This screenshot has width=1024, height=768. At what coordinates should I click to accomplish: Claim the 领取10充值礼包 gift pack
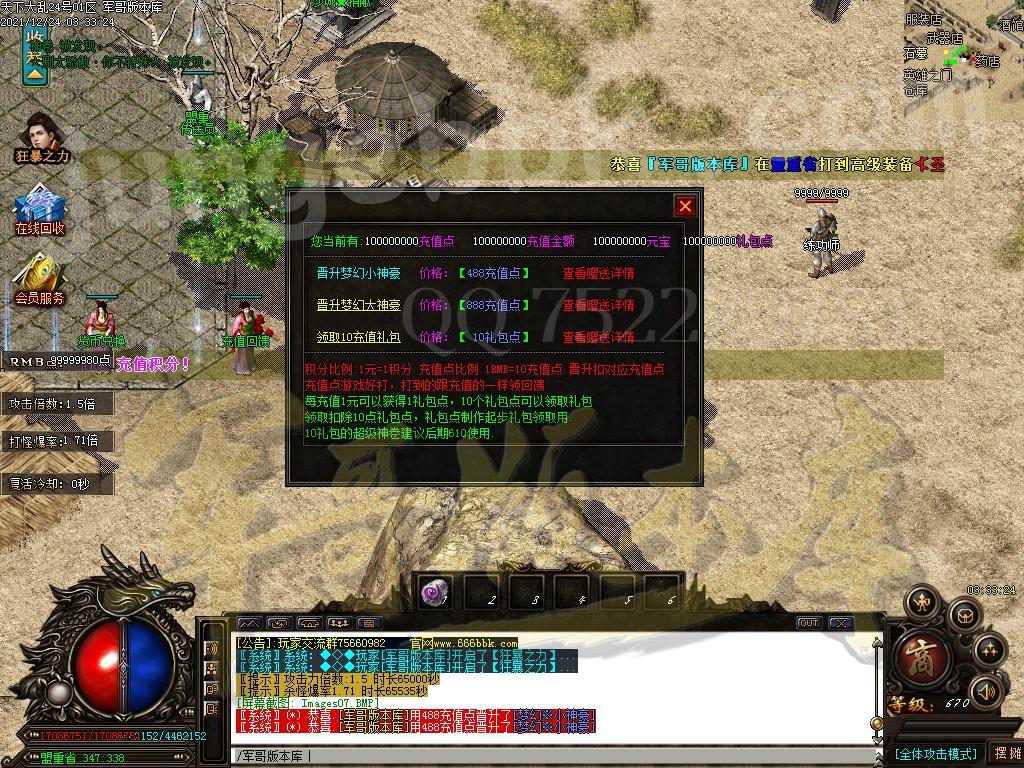358,337
